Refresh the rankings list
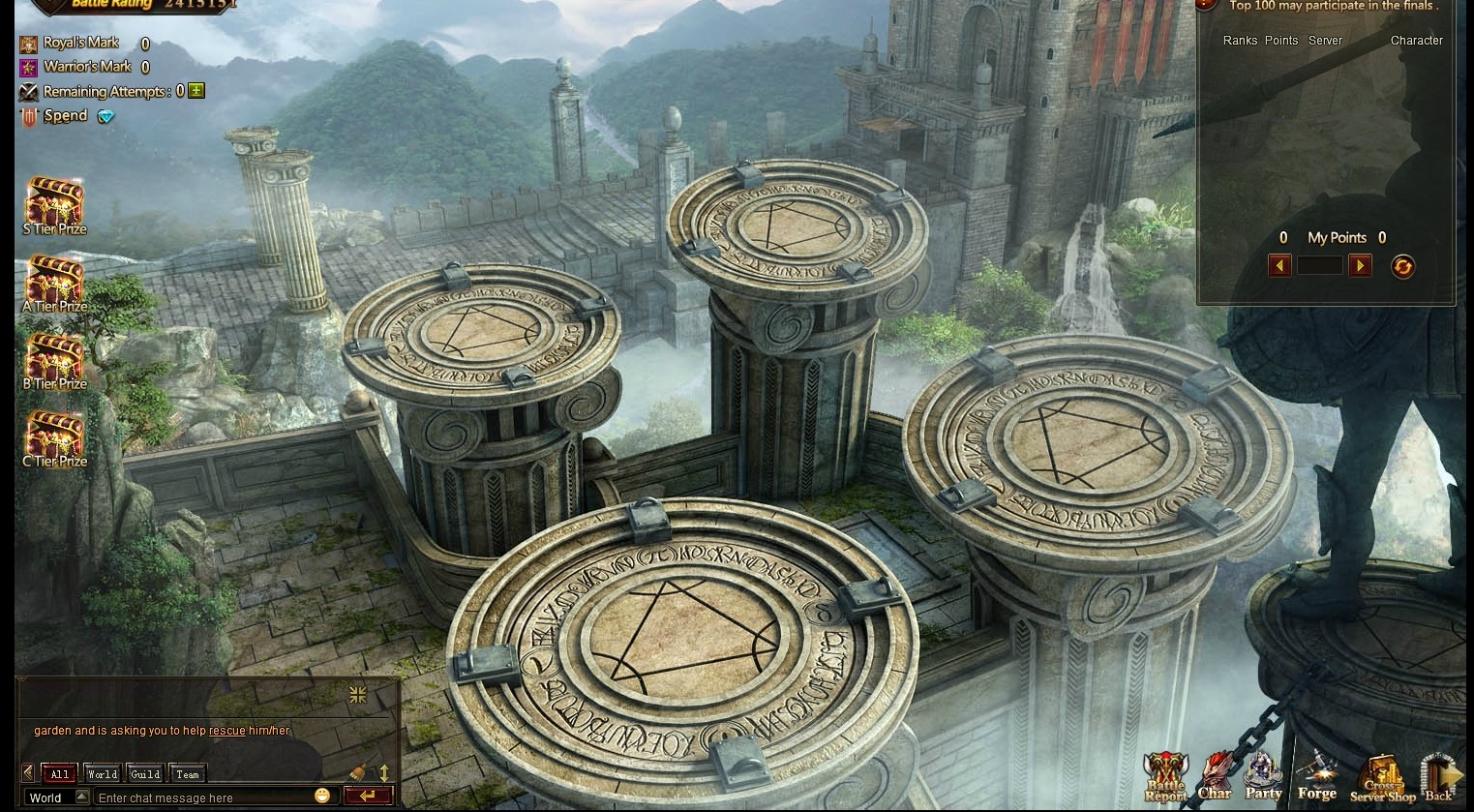The width and height of the screenshot is (1474, 812). click(1402, 266)
